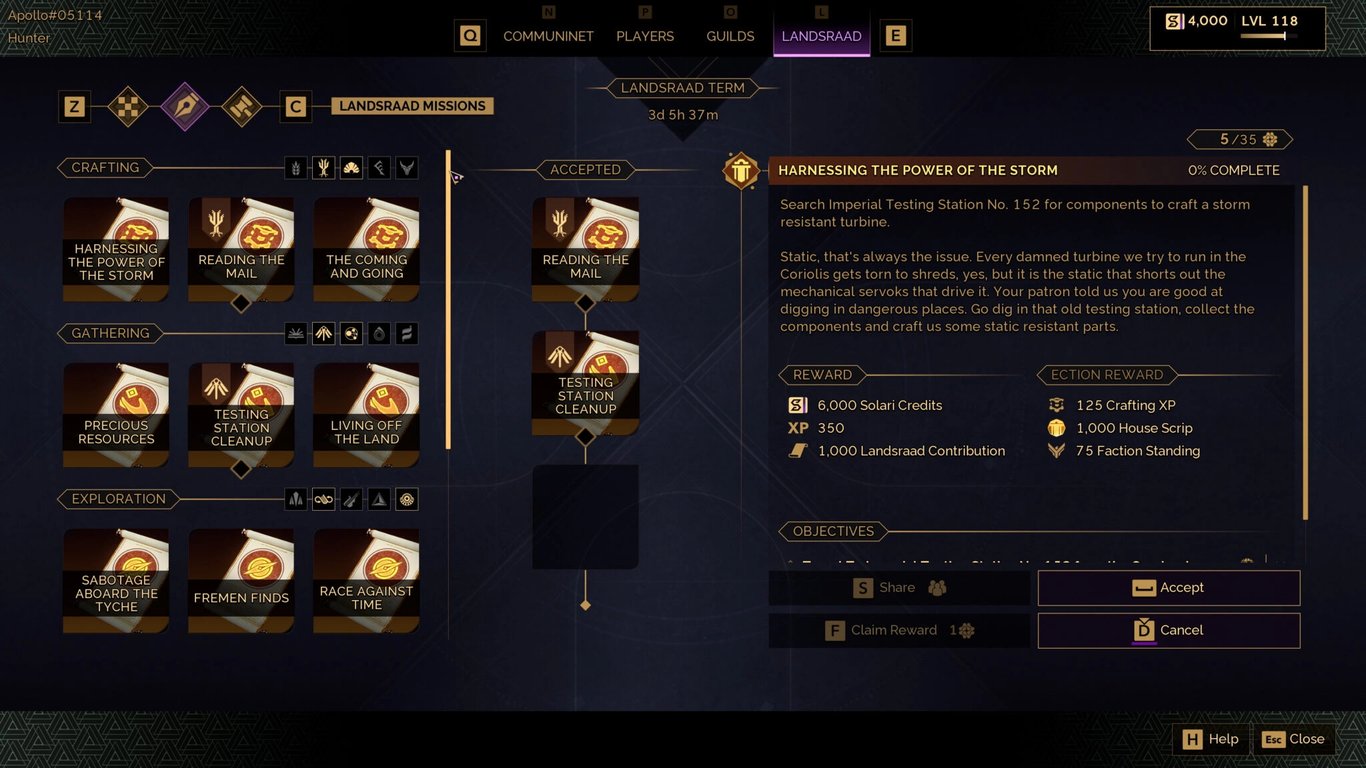Select the Landsraad tab

[x=821, y=36]
